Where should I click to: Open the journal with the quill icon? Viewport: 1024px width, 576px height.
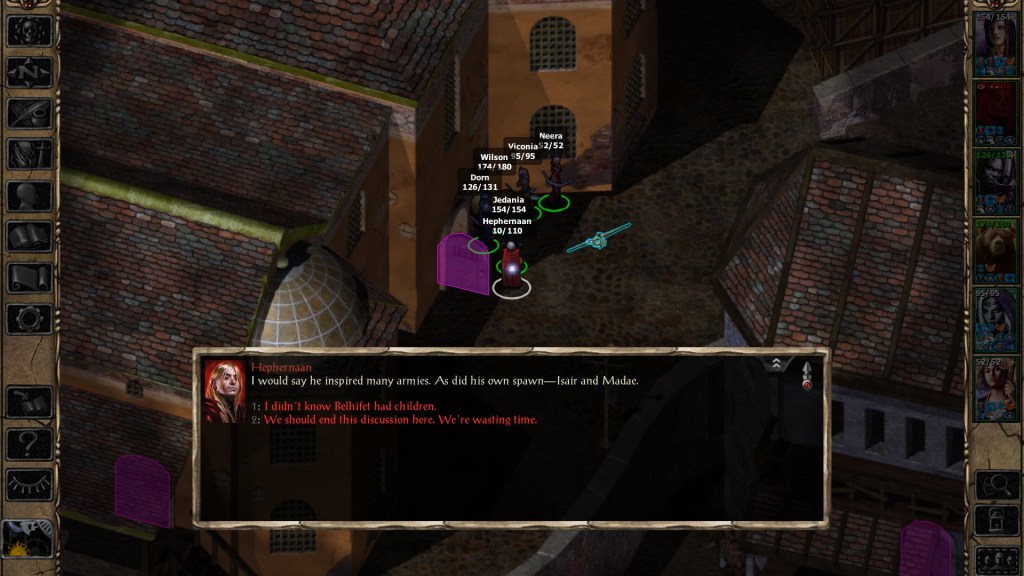coord(29,113)
